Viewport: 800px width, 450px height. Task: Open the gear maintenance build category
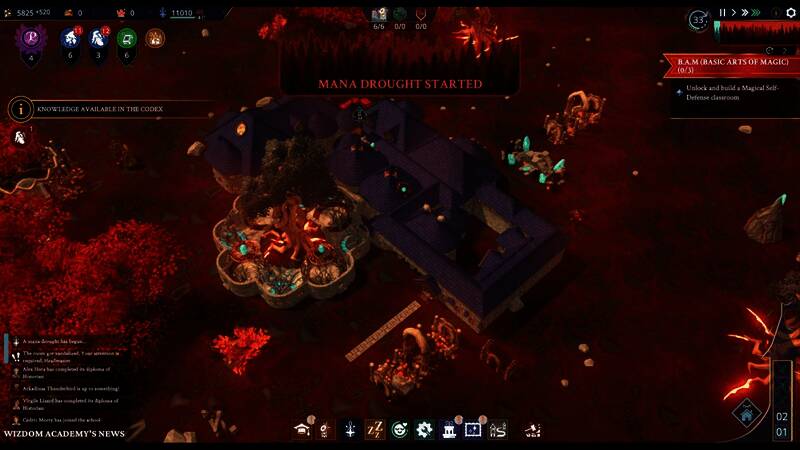[424, 430]
